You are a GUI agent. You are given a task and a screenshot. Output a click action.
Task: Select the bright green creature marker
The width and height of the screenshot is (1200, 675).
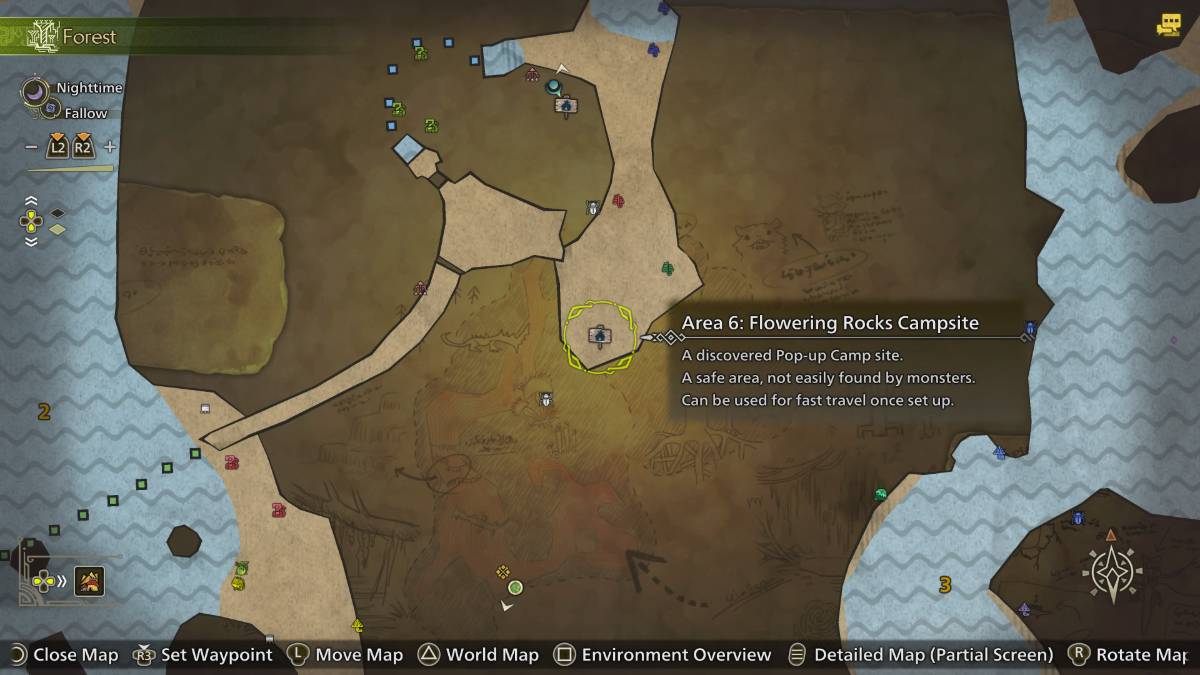click(x=880, y=494)
